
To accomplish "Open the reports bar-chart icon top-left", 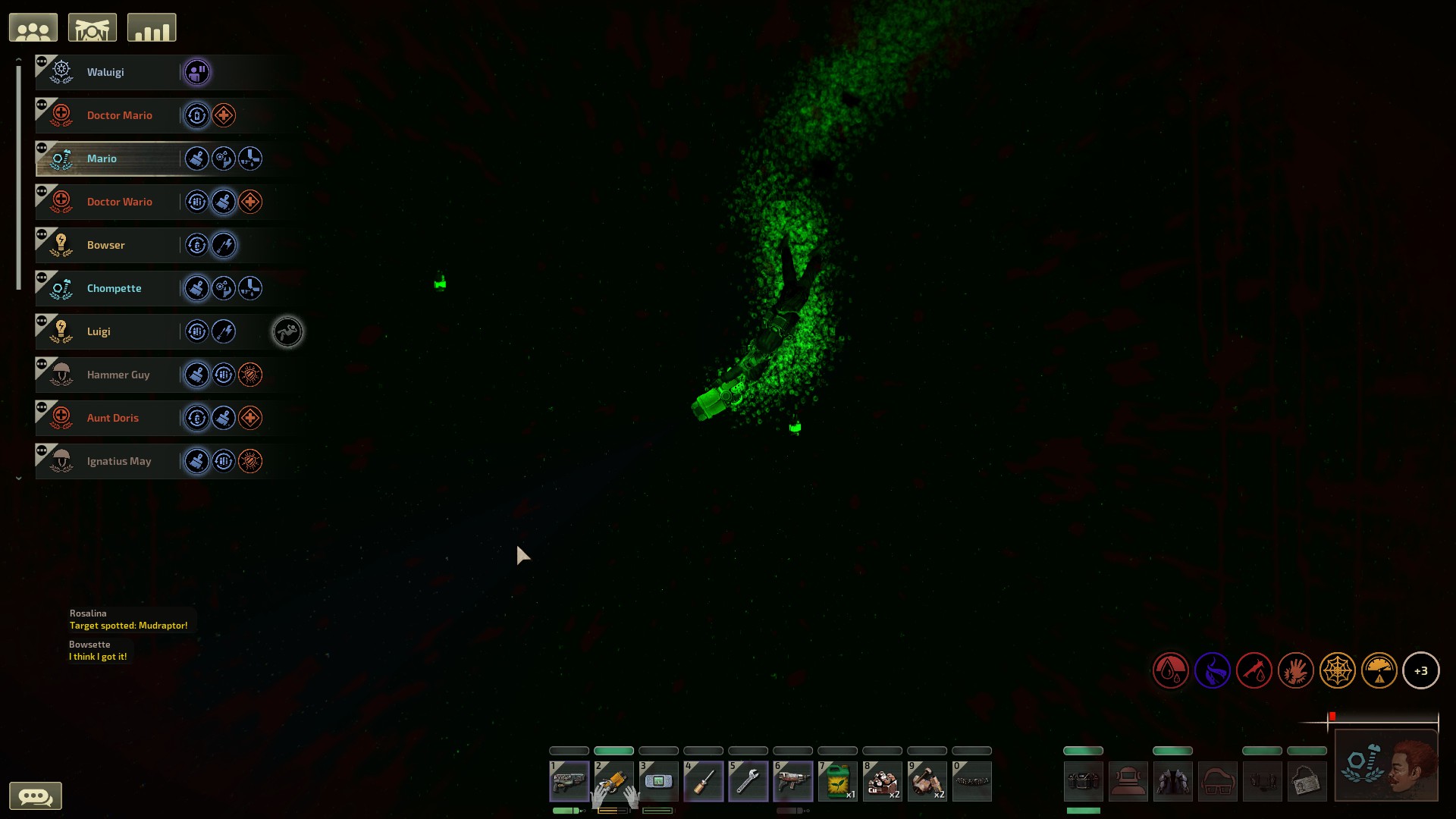I will click(x=152, y=27).
